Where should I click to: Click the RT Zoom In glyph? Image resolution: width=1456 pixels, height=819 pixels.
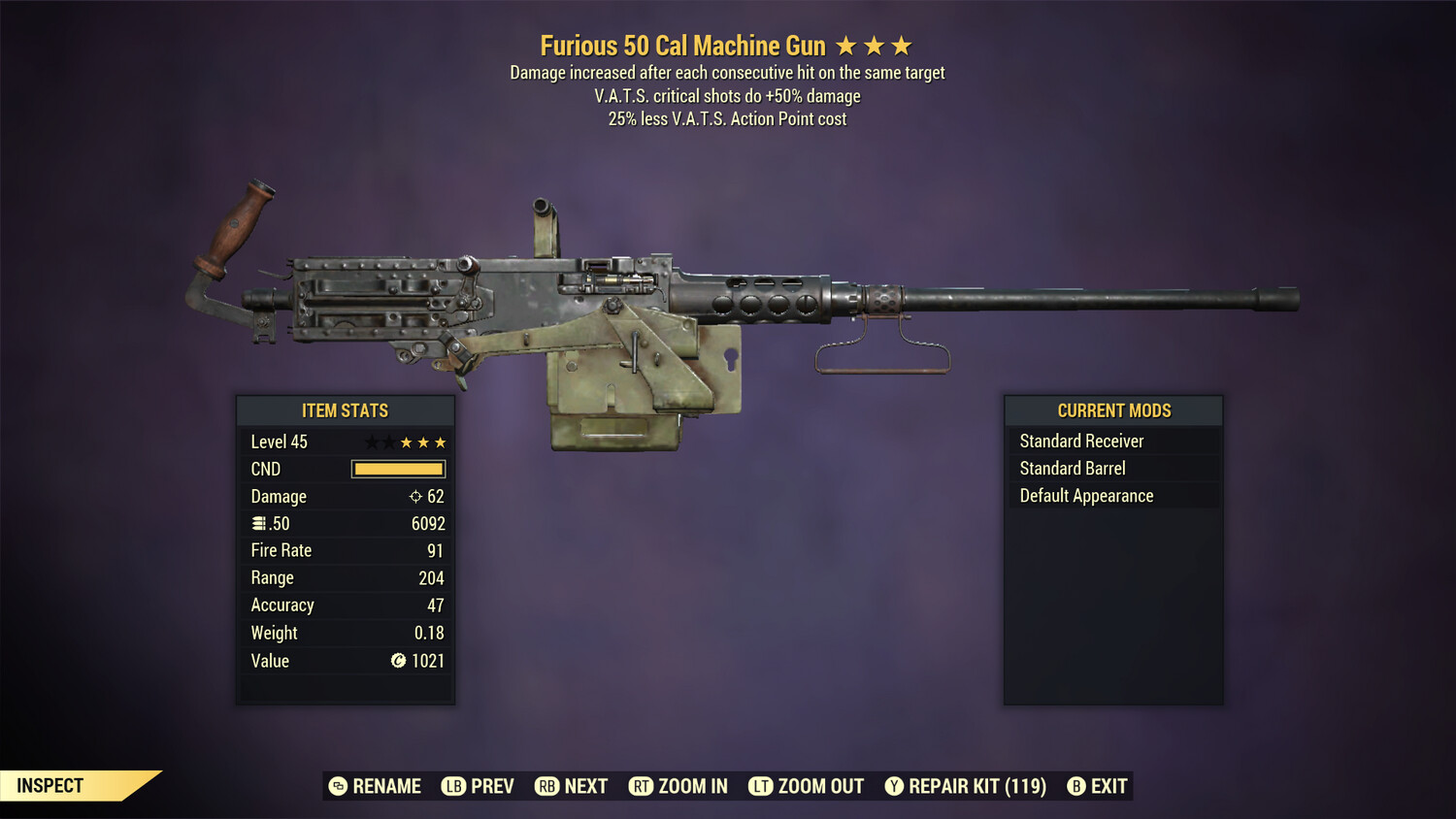point(642,786)
